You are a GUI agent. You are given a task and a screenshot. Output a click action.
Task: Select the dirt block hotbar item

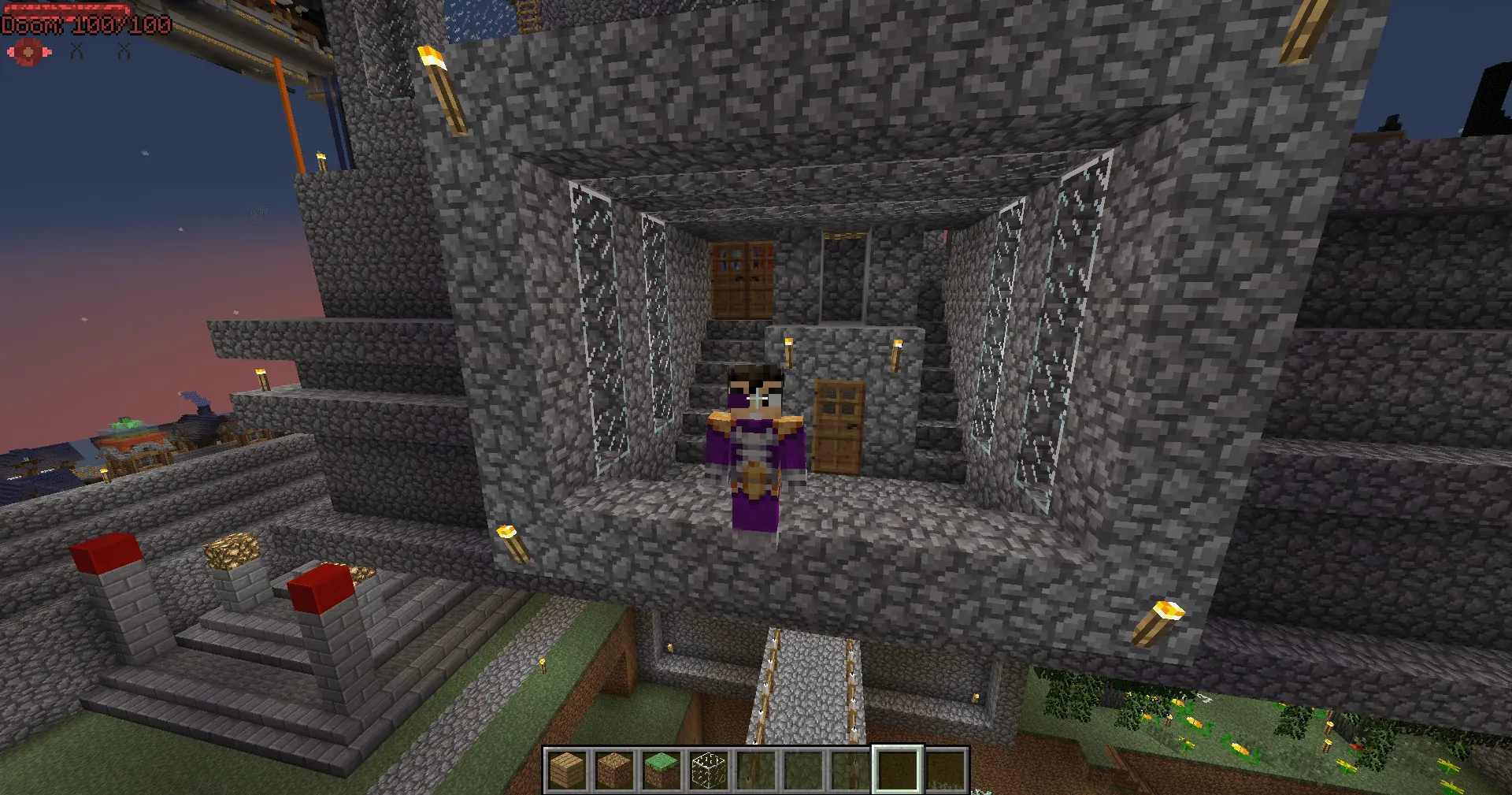(x=614, y=768)
